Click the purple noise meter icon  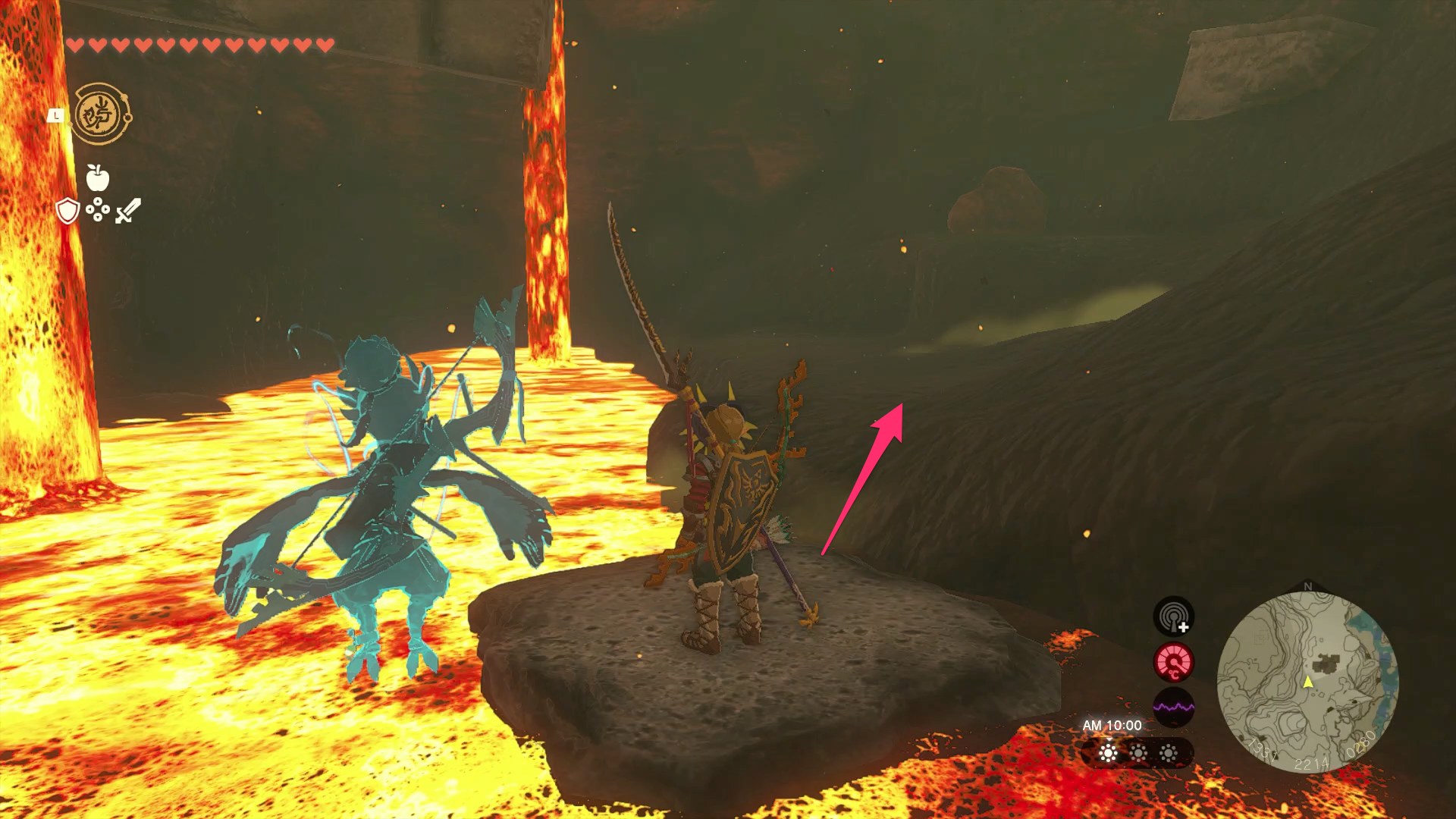coord(1173,708)
